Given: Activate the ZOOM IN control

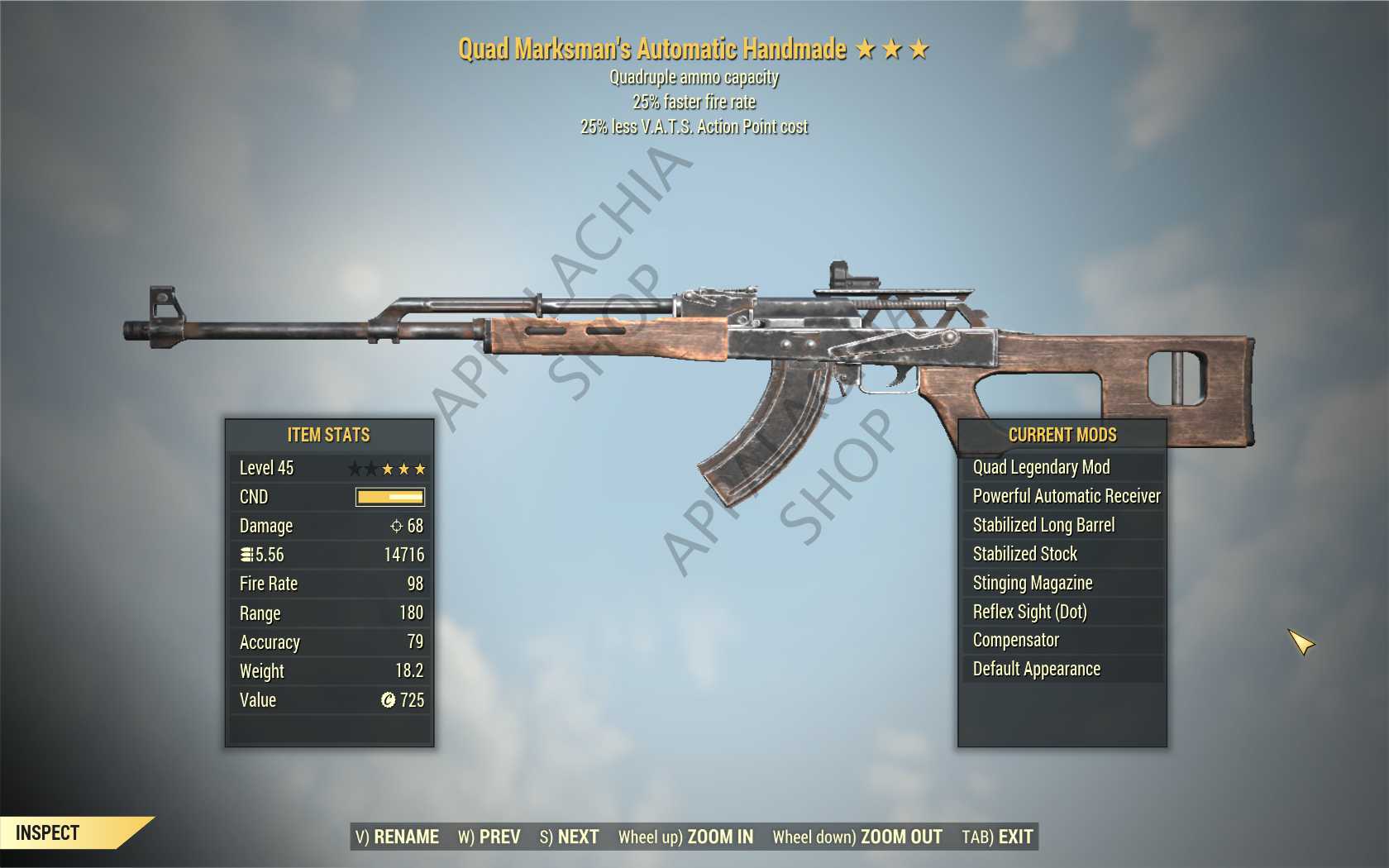Looking at the screenshot, I should (x=686, y=837).
